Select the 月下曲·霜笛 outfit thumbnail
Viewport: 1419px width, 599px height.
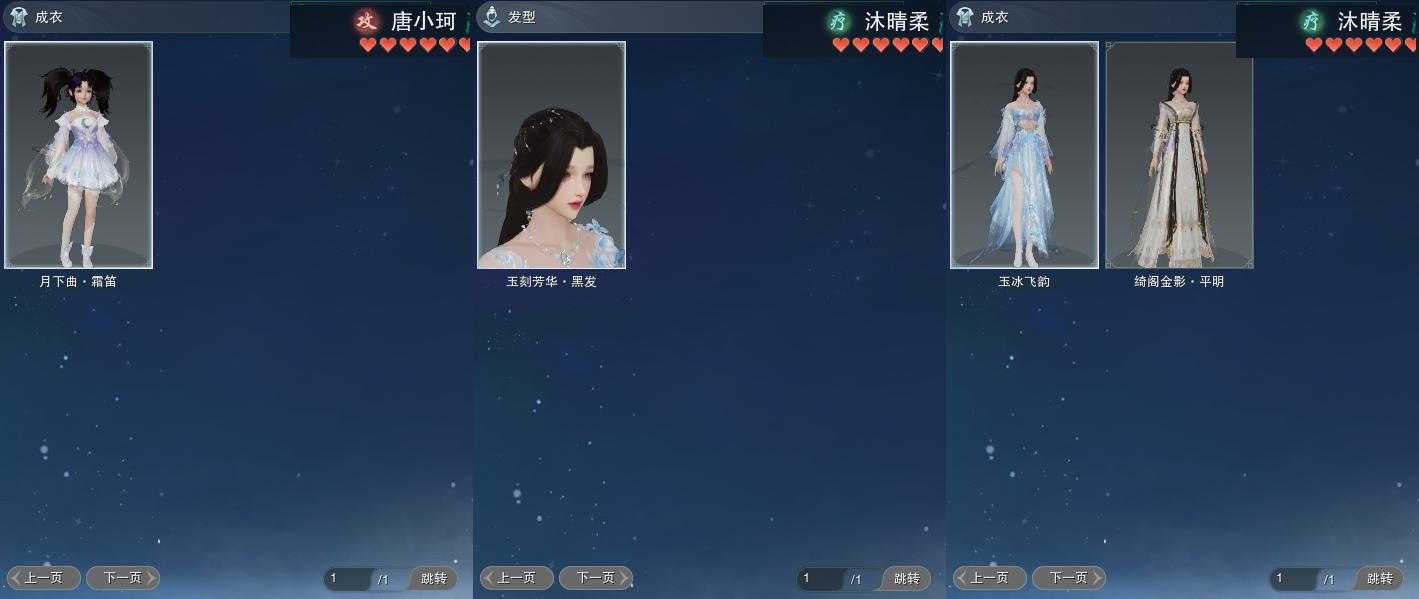(x=79, y=155)
